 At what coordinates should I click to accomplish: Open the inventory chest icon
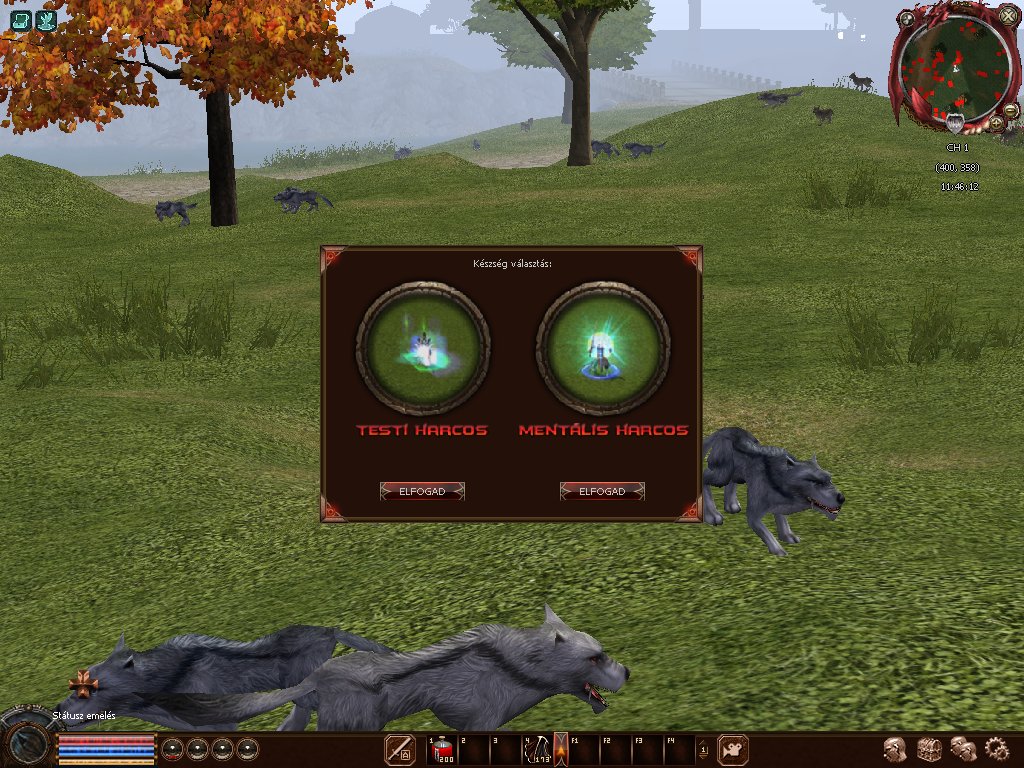tap(930, 748)
